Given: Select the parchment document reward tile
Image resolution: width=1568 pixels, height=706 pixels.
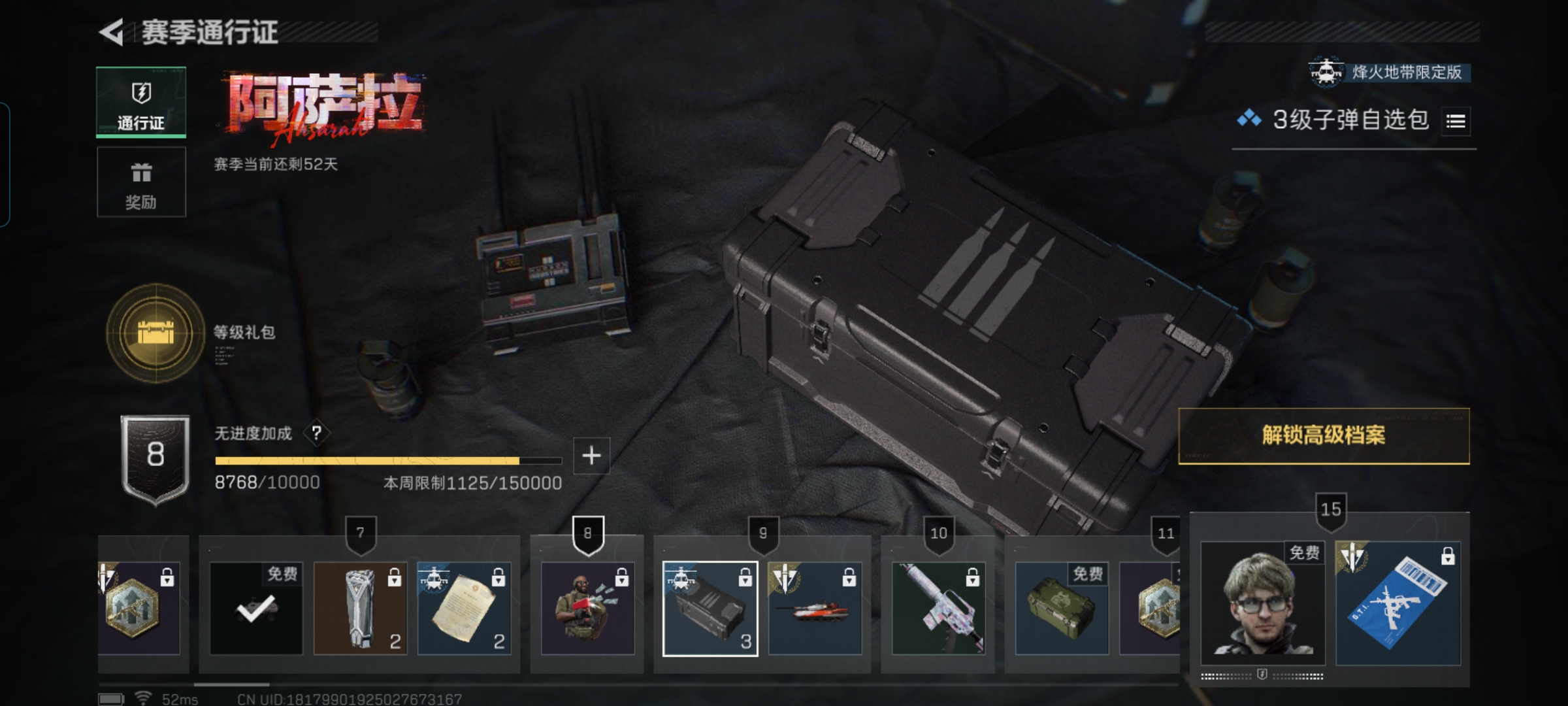Looking at the screenshot, I should point(464,609).
